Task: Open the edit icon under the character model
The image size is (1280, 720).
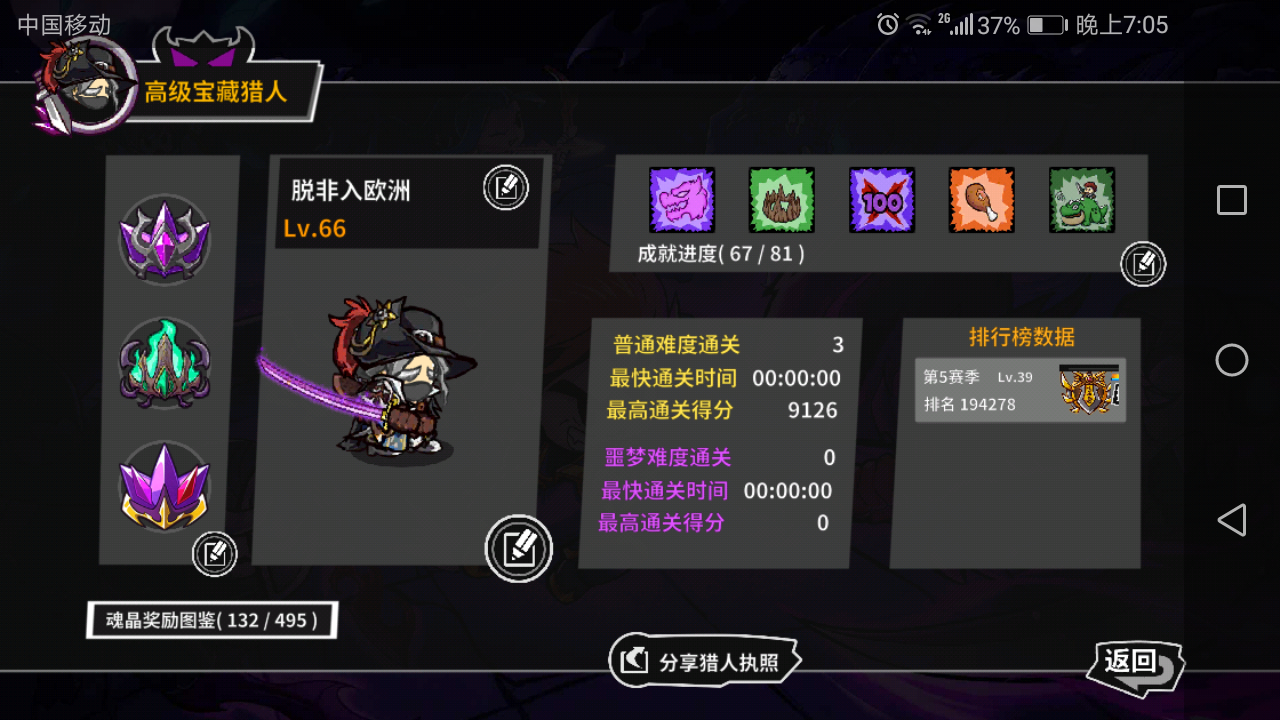Action: click(518, 548)
